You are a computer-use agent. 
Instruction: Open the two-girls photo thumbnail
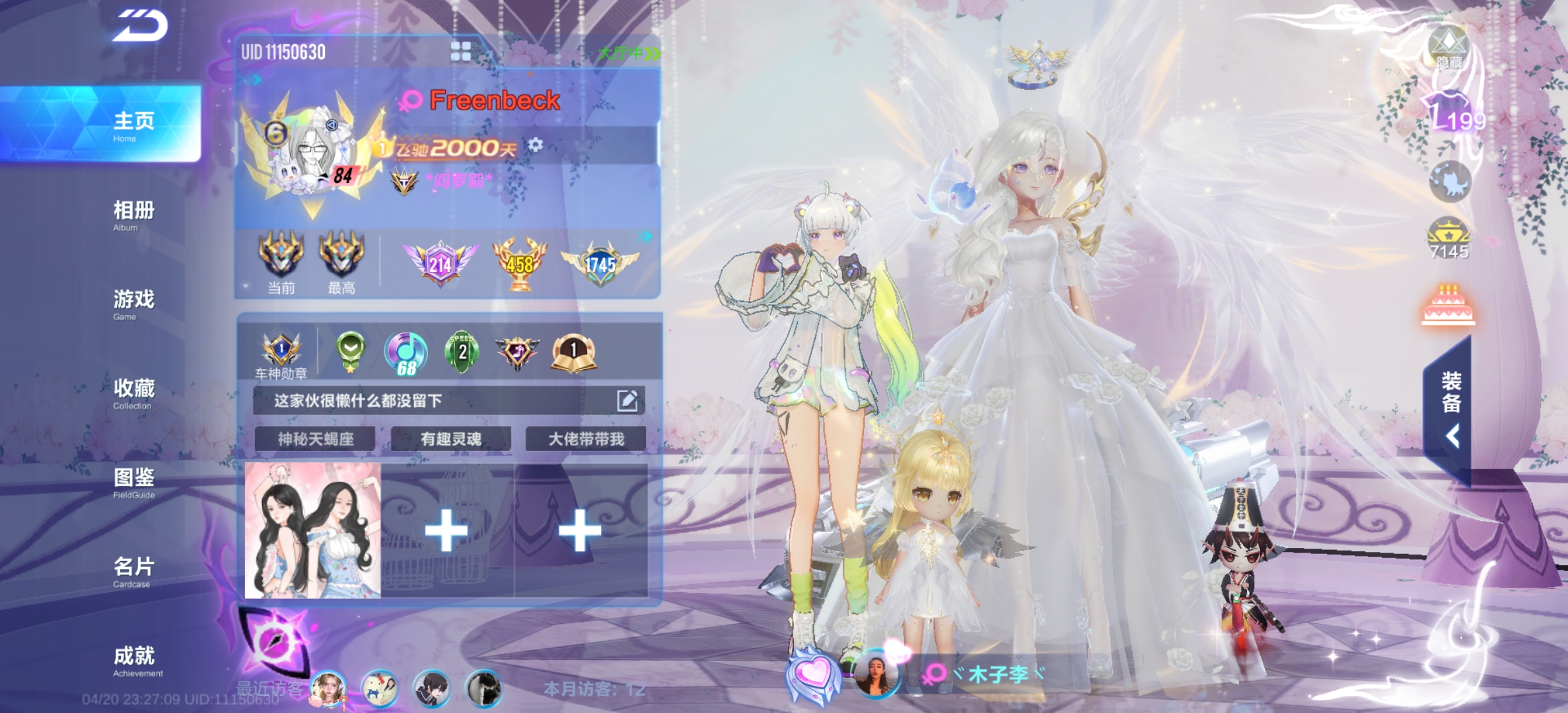click(312, 531)
